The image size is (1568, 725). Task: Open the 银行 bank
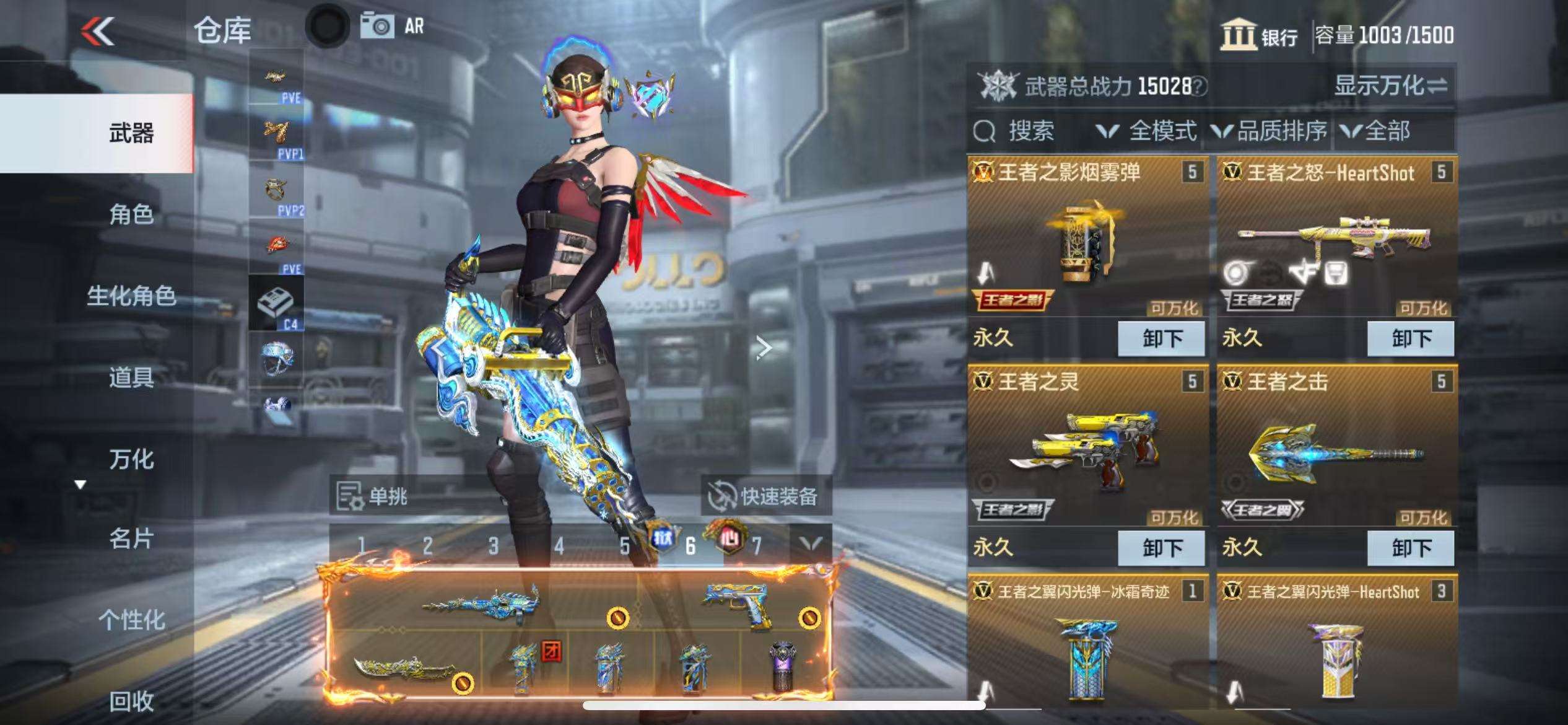pos(1260,36)
